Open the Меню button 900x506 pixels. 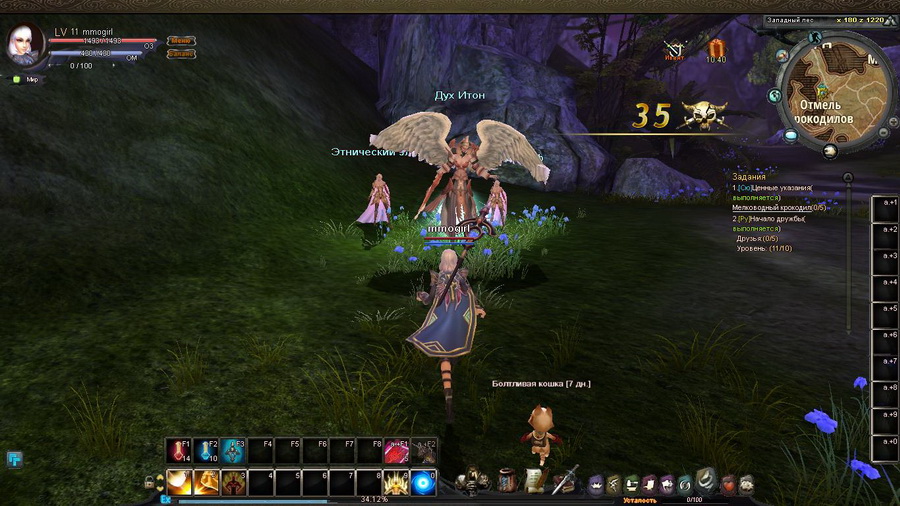(181, 41)
